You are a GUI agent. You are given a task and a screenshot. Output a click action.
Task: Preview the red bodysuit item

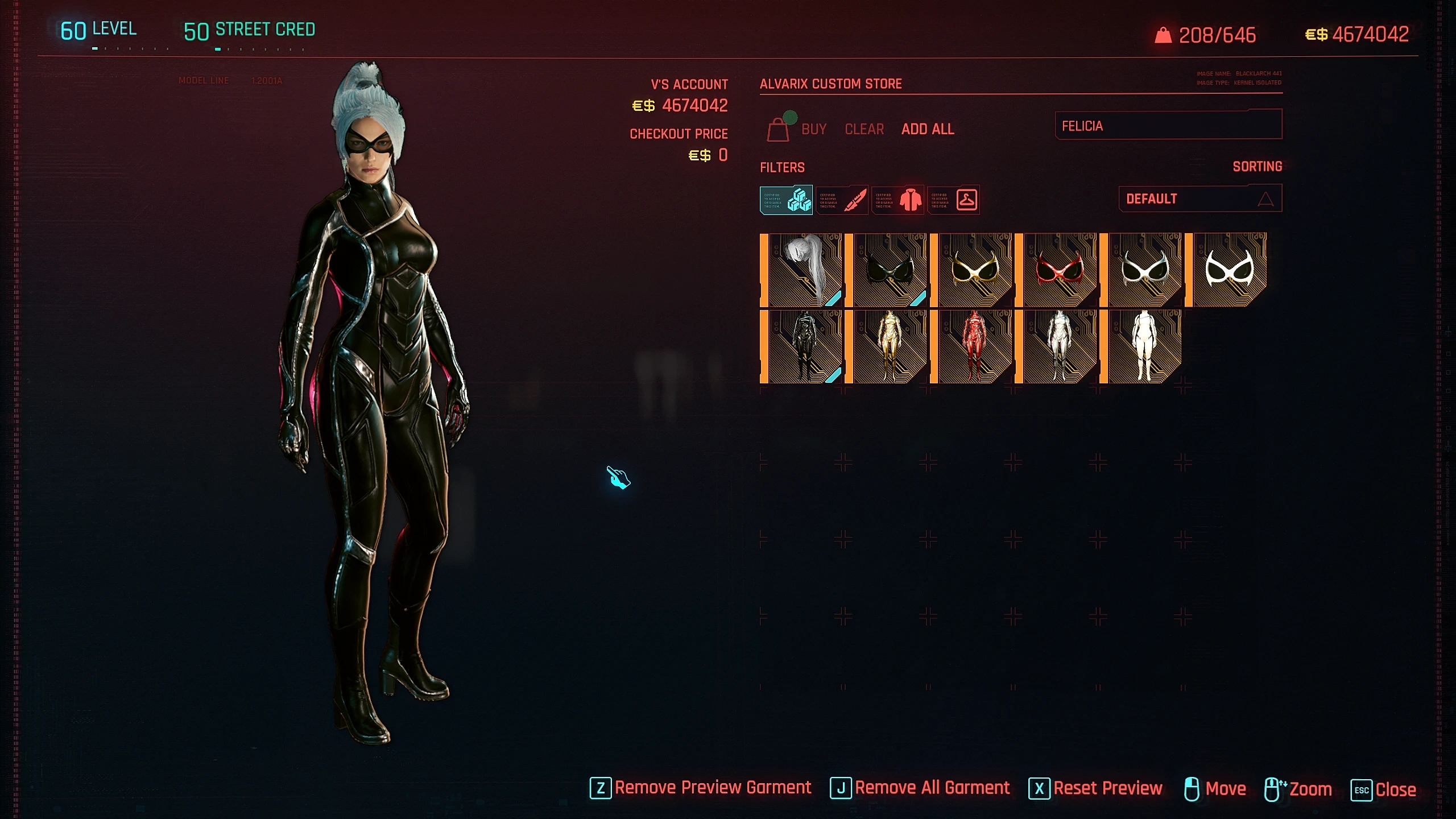click(973, 346)
